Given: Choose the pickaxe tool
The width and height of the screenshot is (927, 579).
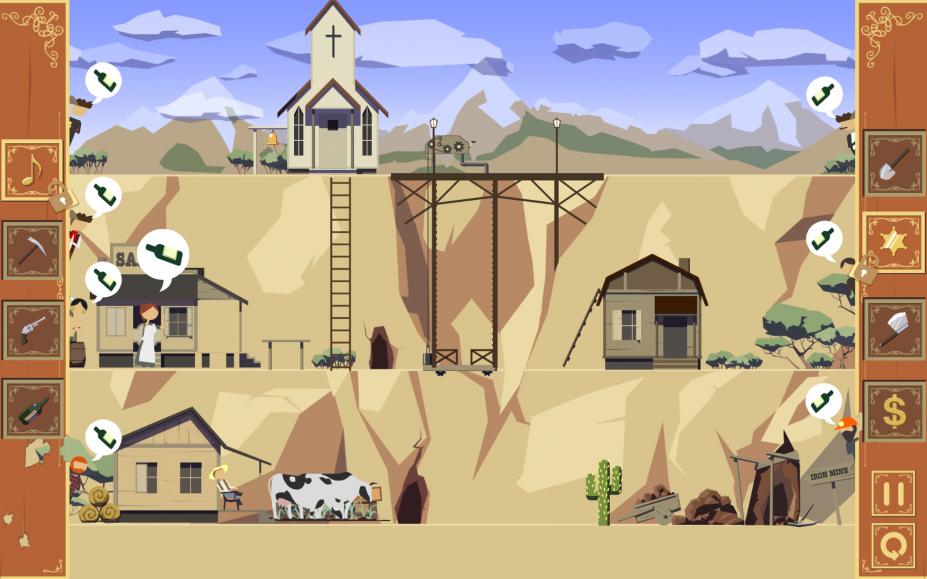Looking at the screenshot, I should 32,250.
